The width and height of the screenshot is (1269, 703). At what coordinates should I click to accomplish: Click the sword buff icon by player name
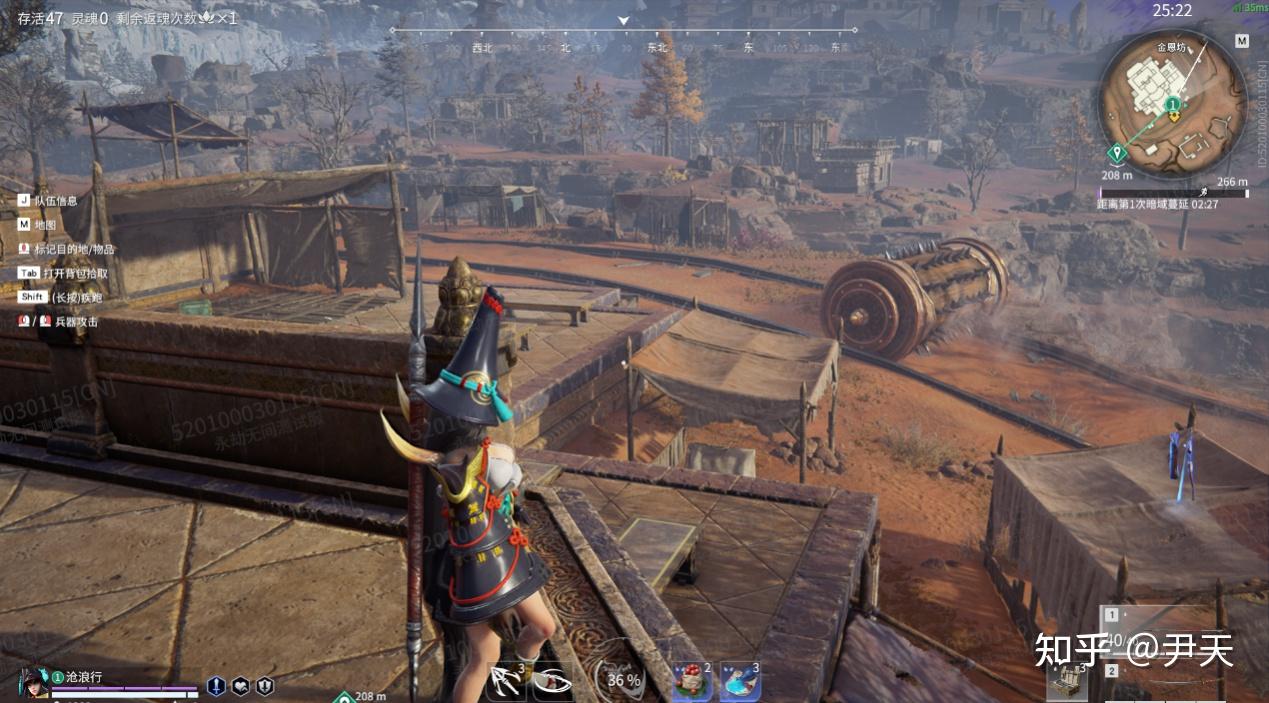click(x=216, y=686)
